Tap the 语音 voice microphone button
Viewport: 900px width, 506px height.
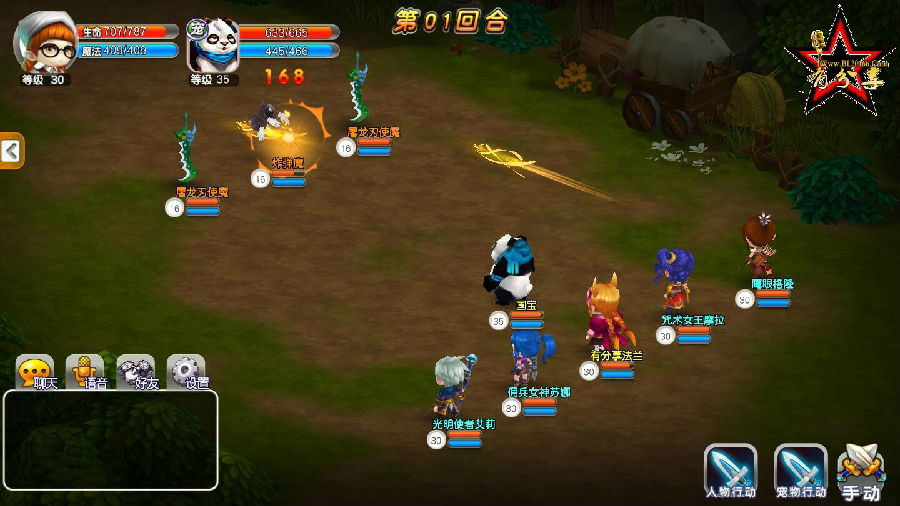(86, 372)
